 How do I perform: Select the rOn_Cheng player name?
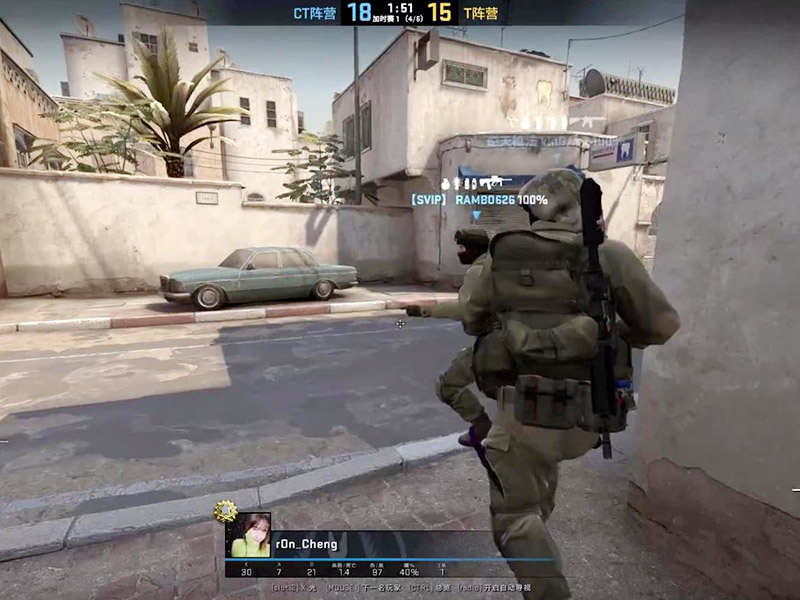(305, 544)
